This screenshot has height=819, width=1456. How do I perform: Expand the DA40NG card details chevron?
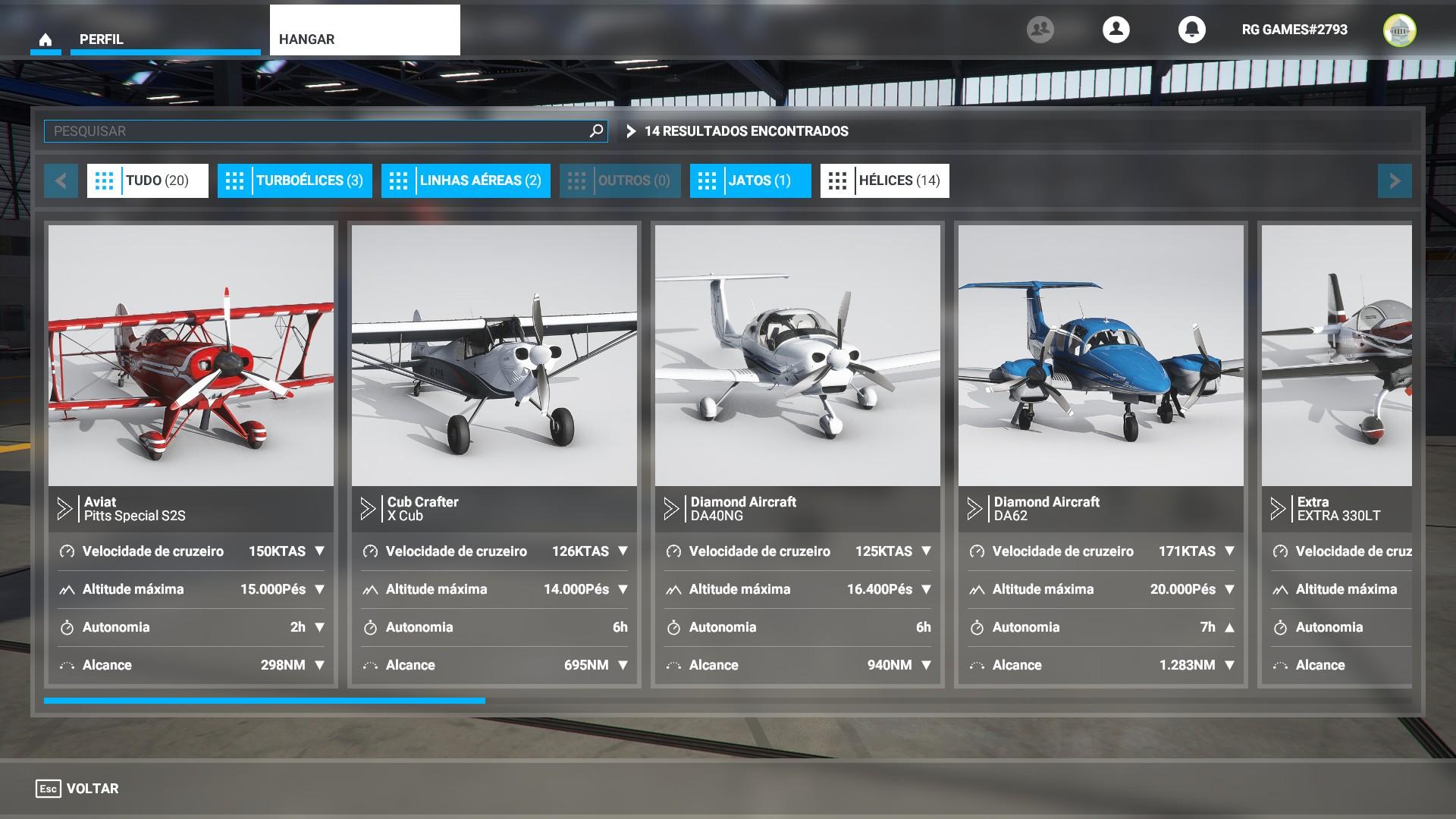pyautogui.click(x=671, y=509)
